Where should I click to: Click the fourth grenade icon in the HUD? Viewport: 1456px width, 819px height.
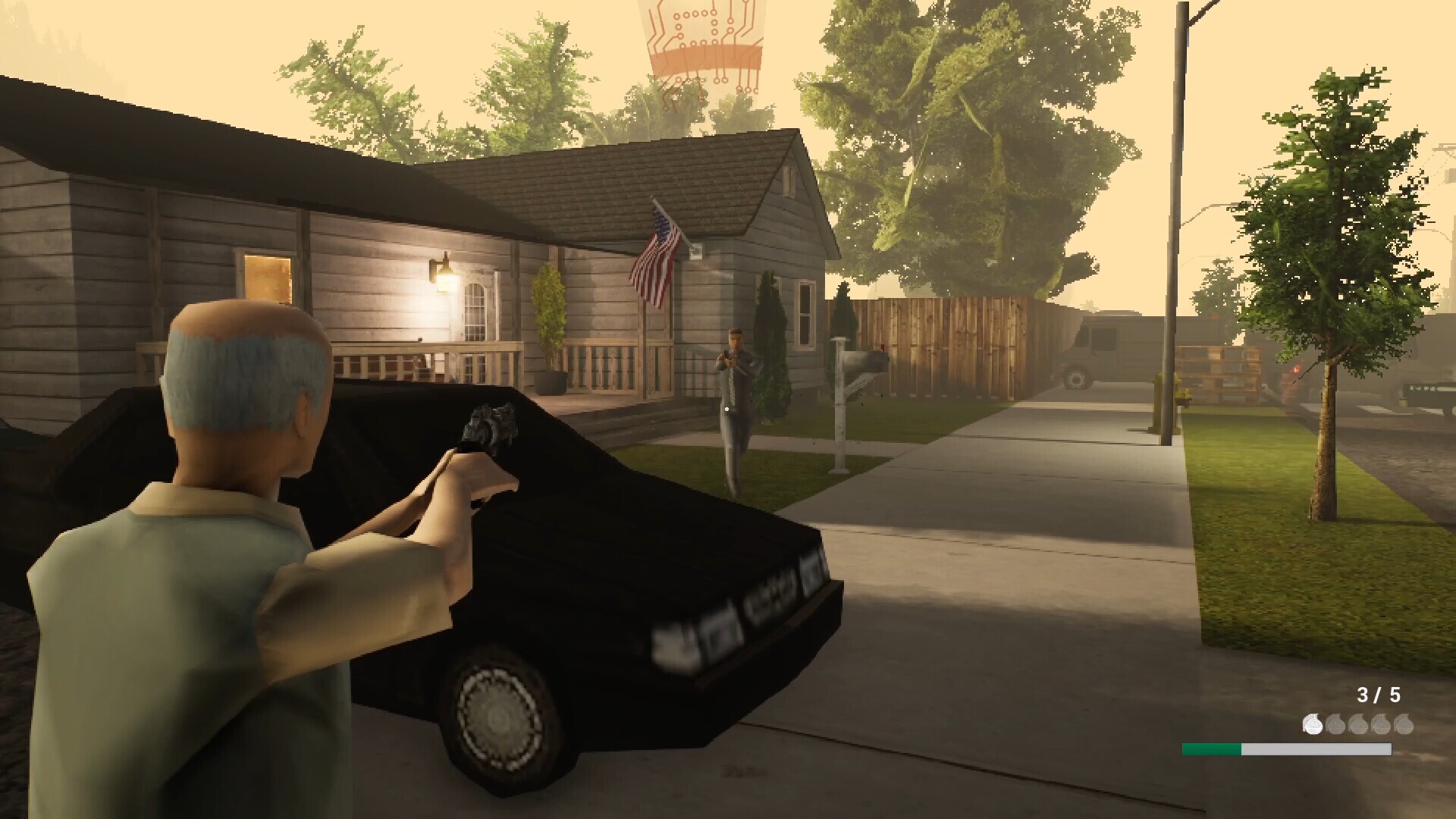[x=1381, y=725]
